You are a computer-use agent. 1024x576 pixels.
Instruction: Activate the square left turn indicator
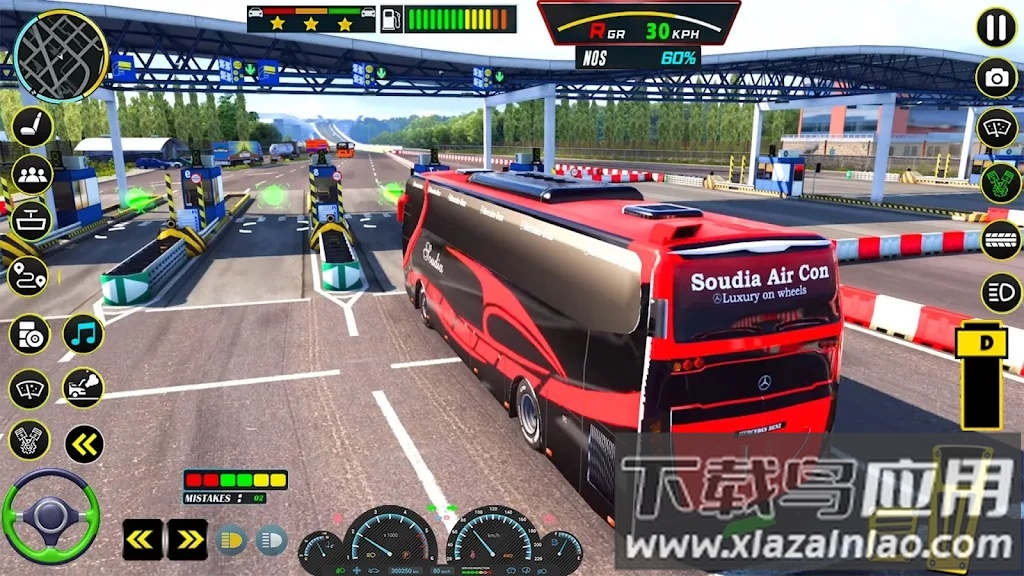pyautogui.click(x=143, y=540)
